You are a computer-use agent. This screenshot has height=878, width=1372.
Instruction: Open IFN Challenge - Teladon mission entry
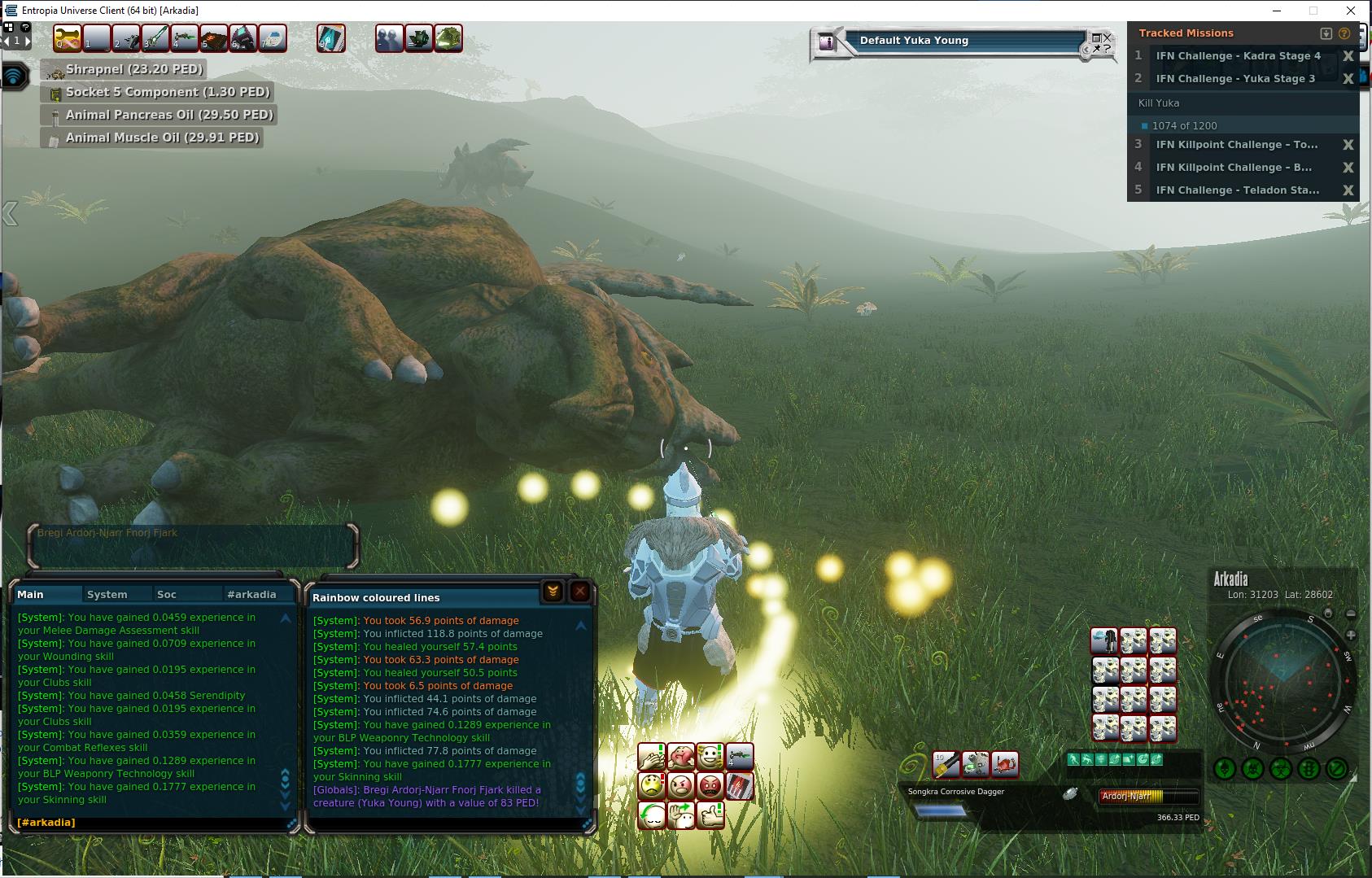pyautogui.click(x=1237, y=190)
